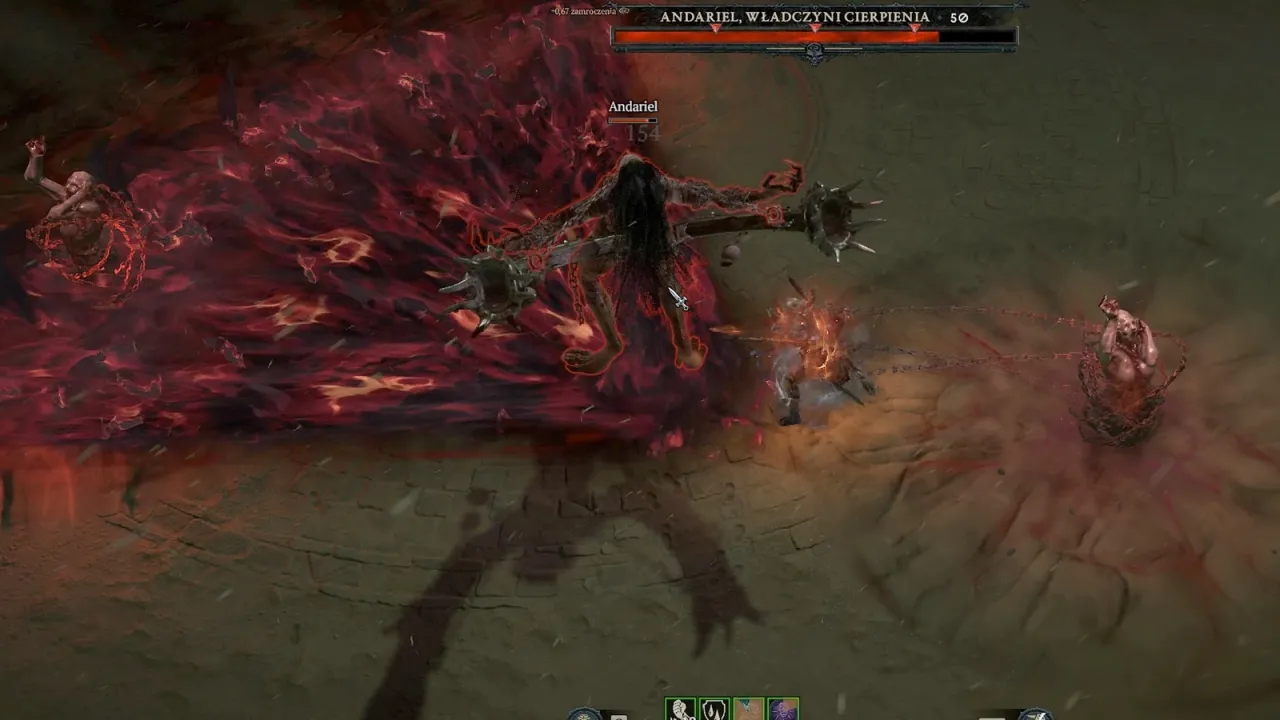Click the left circular HUD emblem
The width and height of the screenshot is (1280, 720).
584,716
